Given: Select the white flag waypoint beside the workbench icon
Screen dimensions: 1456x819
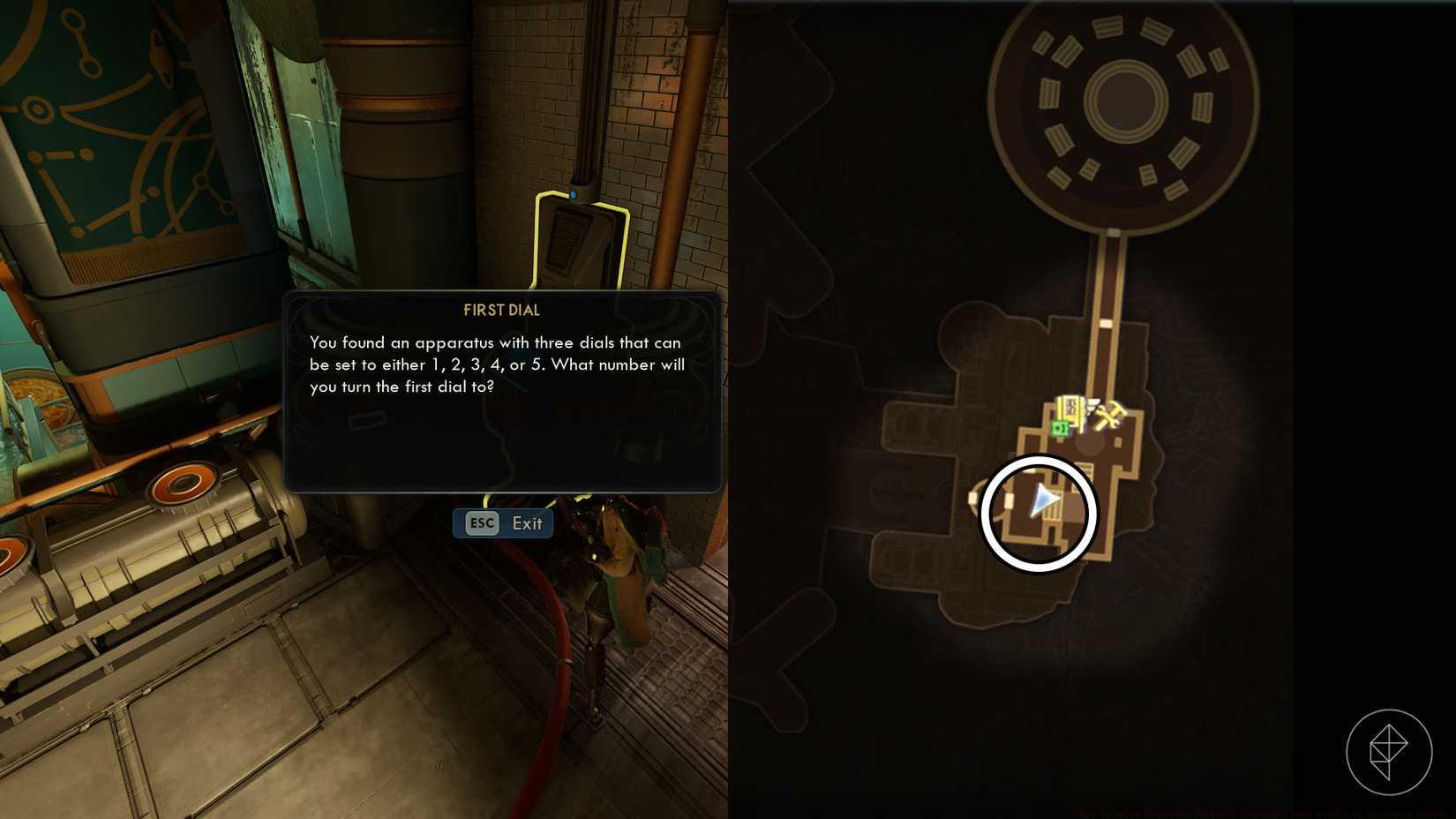Looking at the screenshot, I should pyautogui.click(x=1092, y=402).
